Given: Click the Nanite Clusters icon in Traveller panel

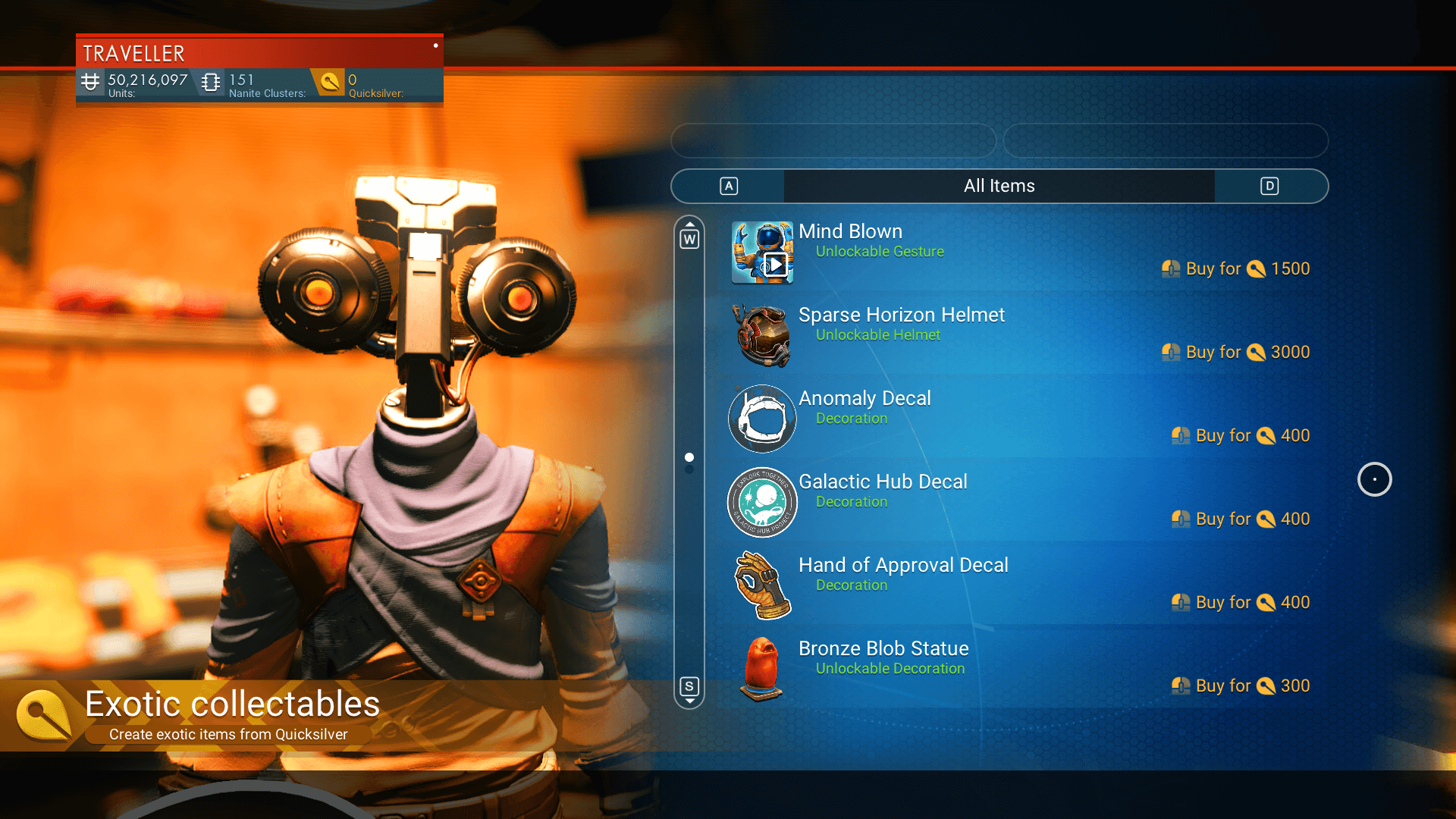Looking at the screenshot, I should coord(210,81).
